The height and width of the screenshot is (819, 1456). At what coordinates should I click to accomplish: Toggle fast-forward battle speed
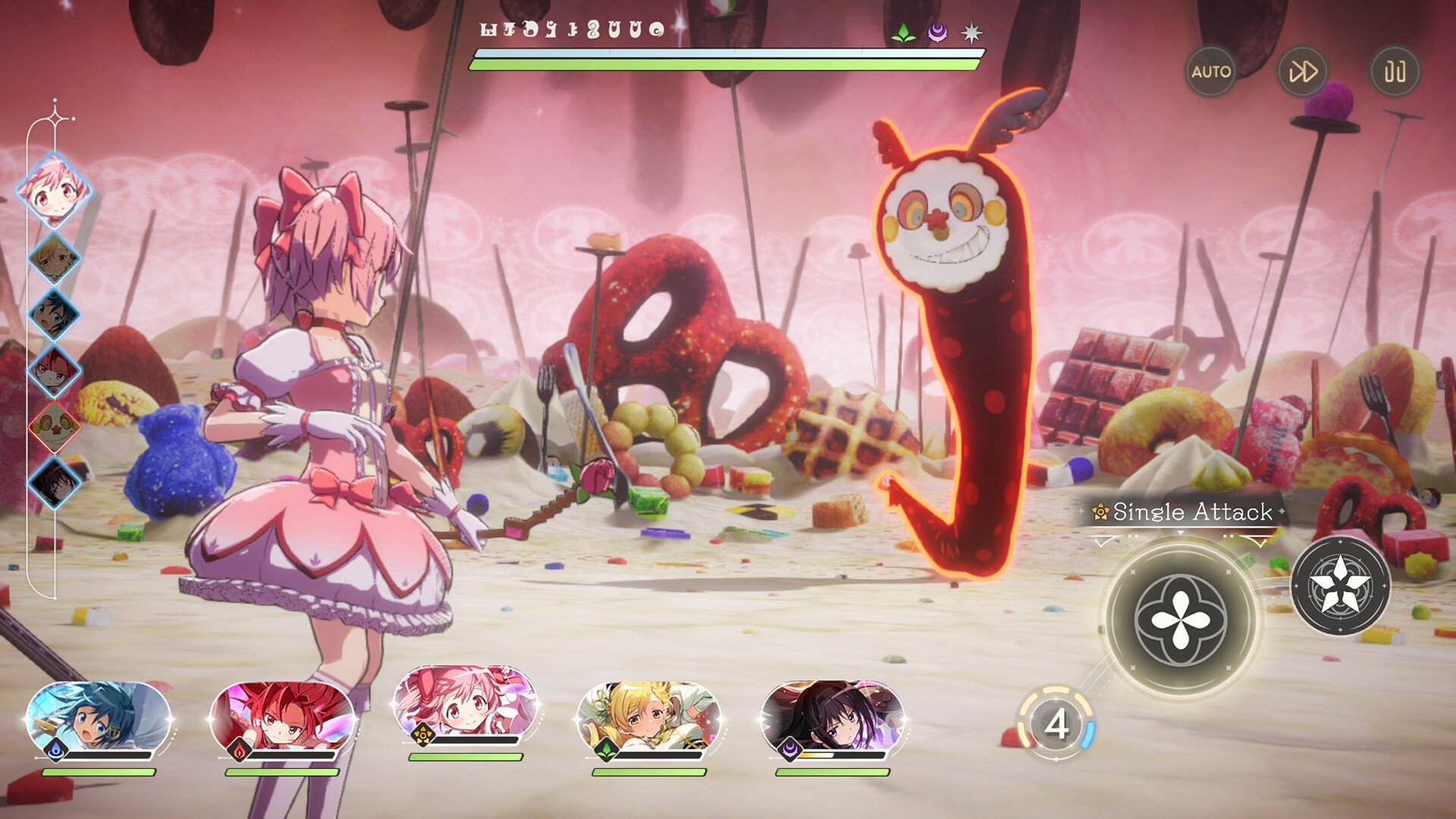click(1304, 72)
